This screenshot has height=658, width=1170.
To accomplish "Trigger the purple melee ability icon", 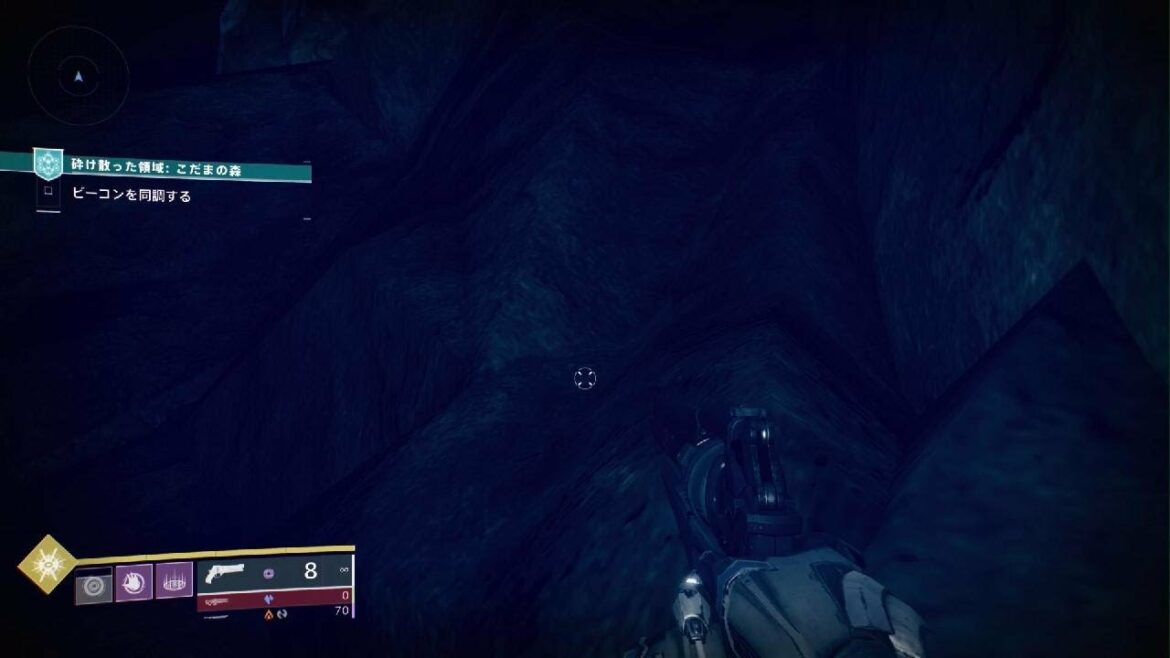I will pyautogui.click(x=134, y=581).
